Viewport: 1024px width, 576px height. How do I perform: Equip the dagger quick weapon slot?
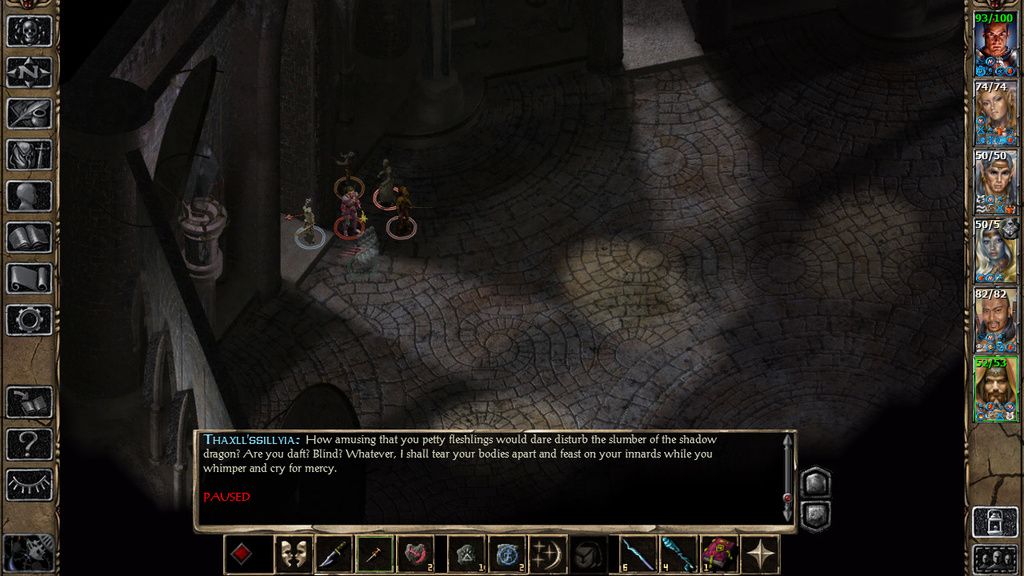point(333,555)
